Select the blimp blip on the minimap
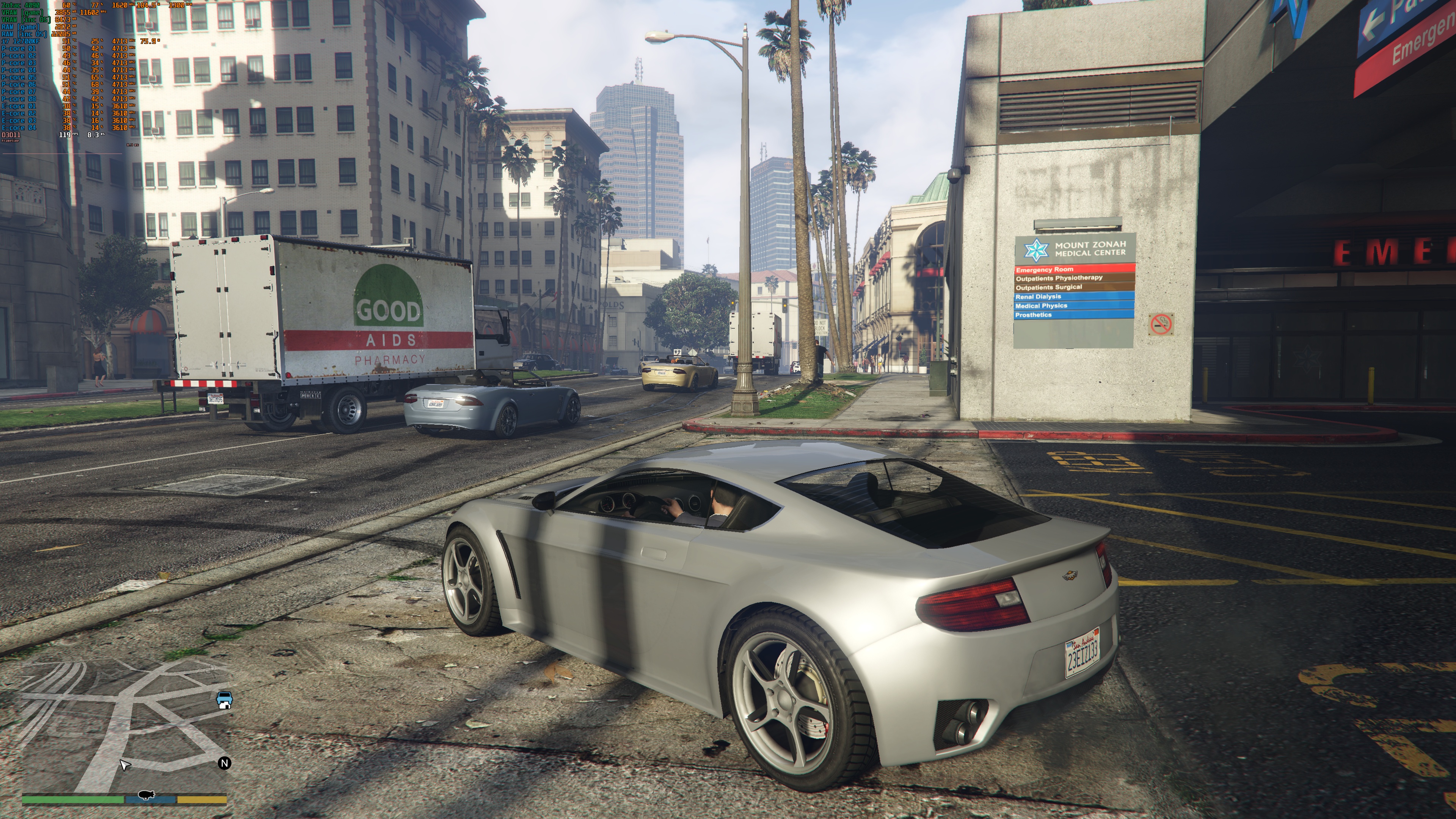Image resolution: width=1456 pixels, height=819 pixels. pos(146,795)
